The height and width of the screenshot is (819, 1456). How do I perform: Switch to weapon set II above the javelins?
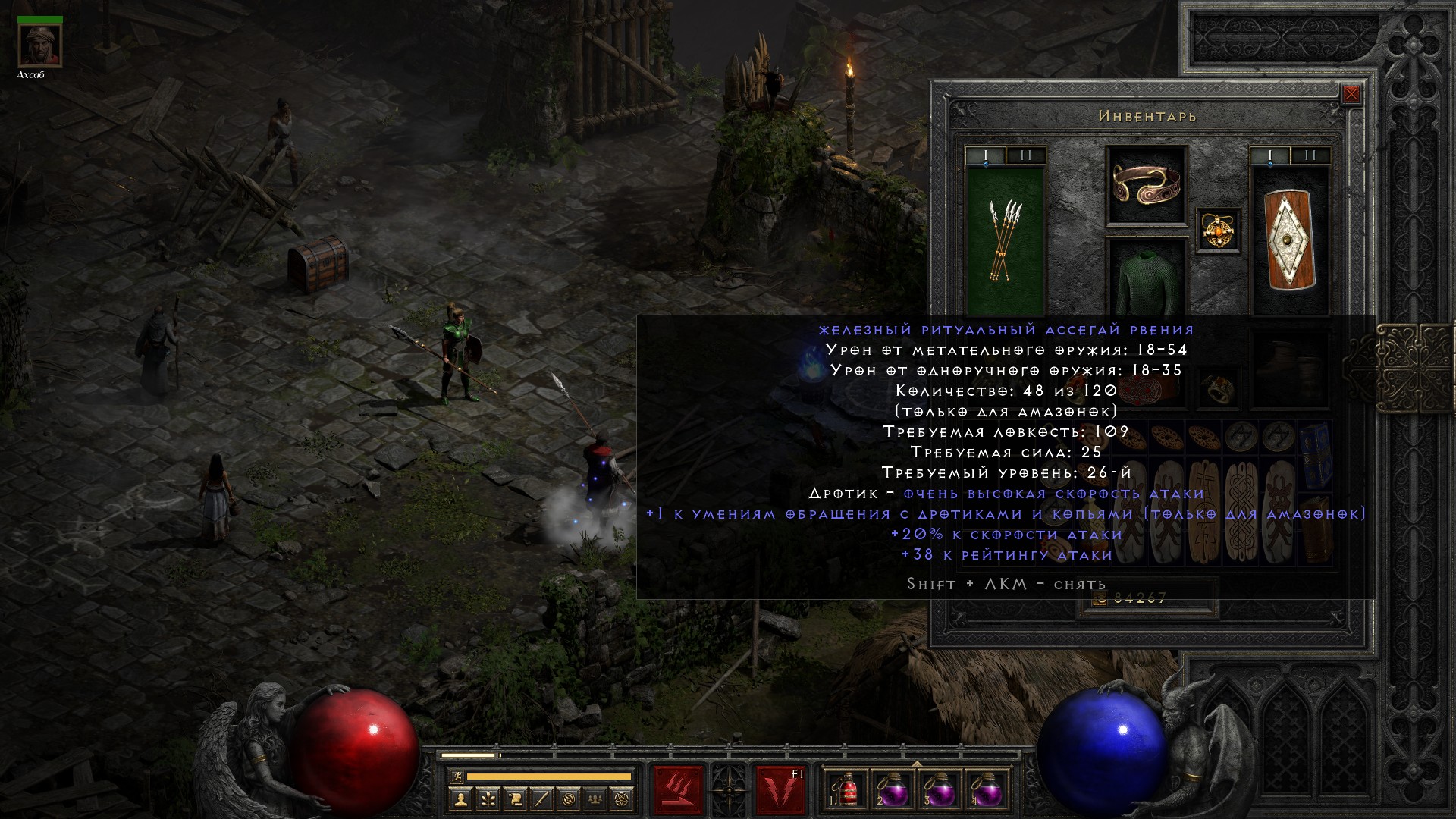(1026, 156)
